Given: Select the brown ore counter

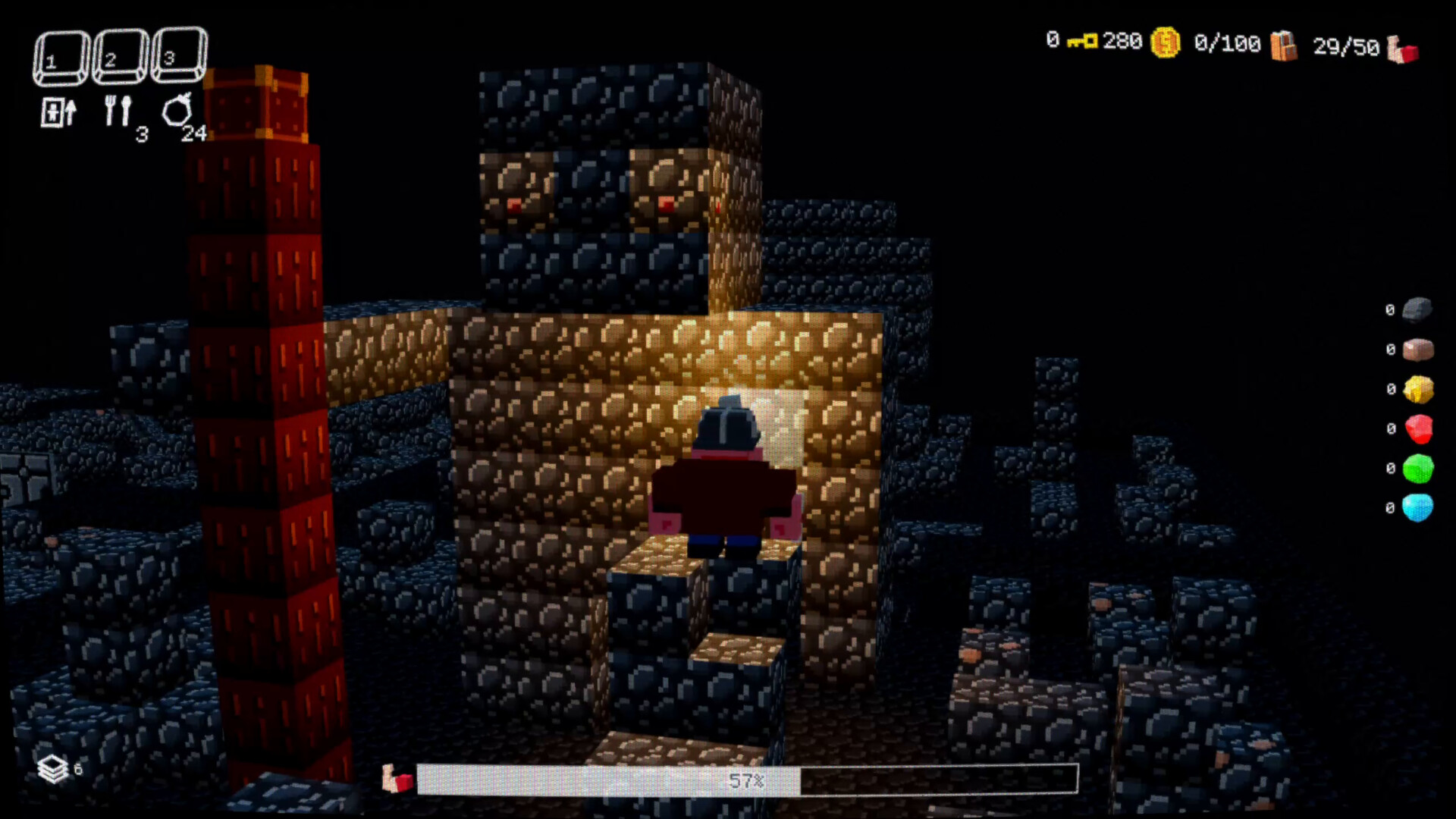Looking at the screenshot, I should 1417,349.
